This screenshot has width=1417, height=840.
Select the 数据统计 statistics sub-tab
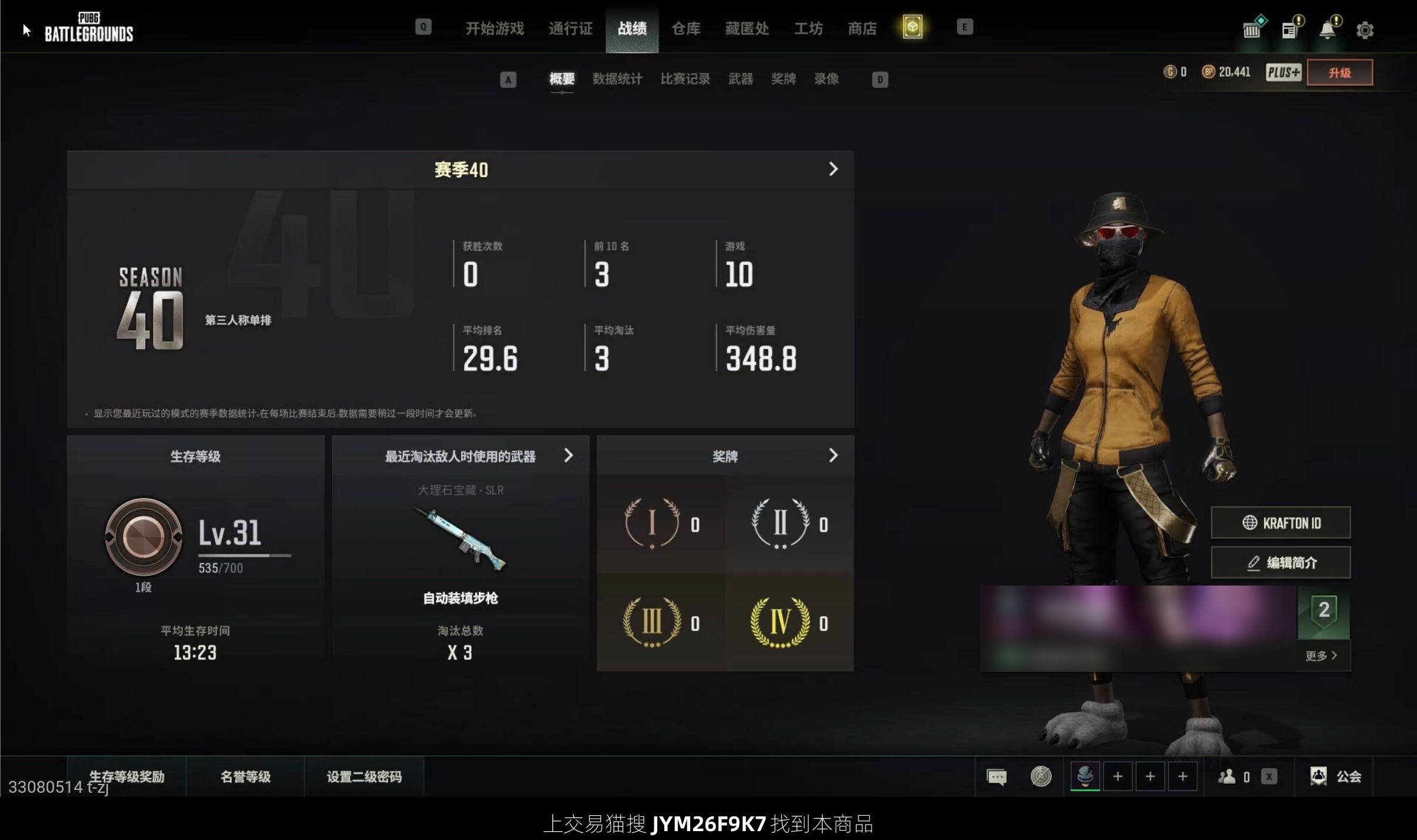click(x=617, y=79)
